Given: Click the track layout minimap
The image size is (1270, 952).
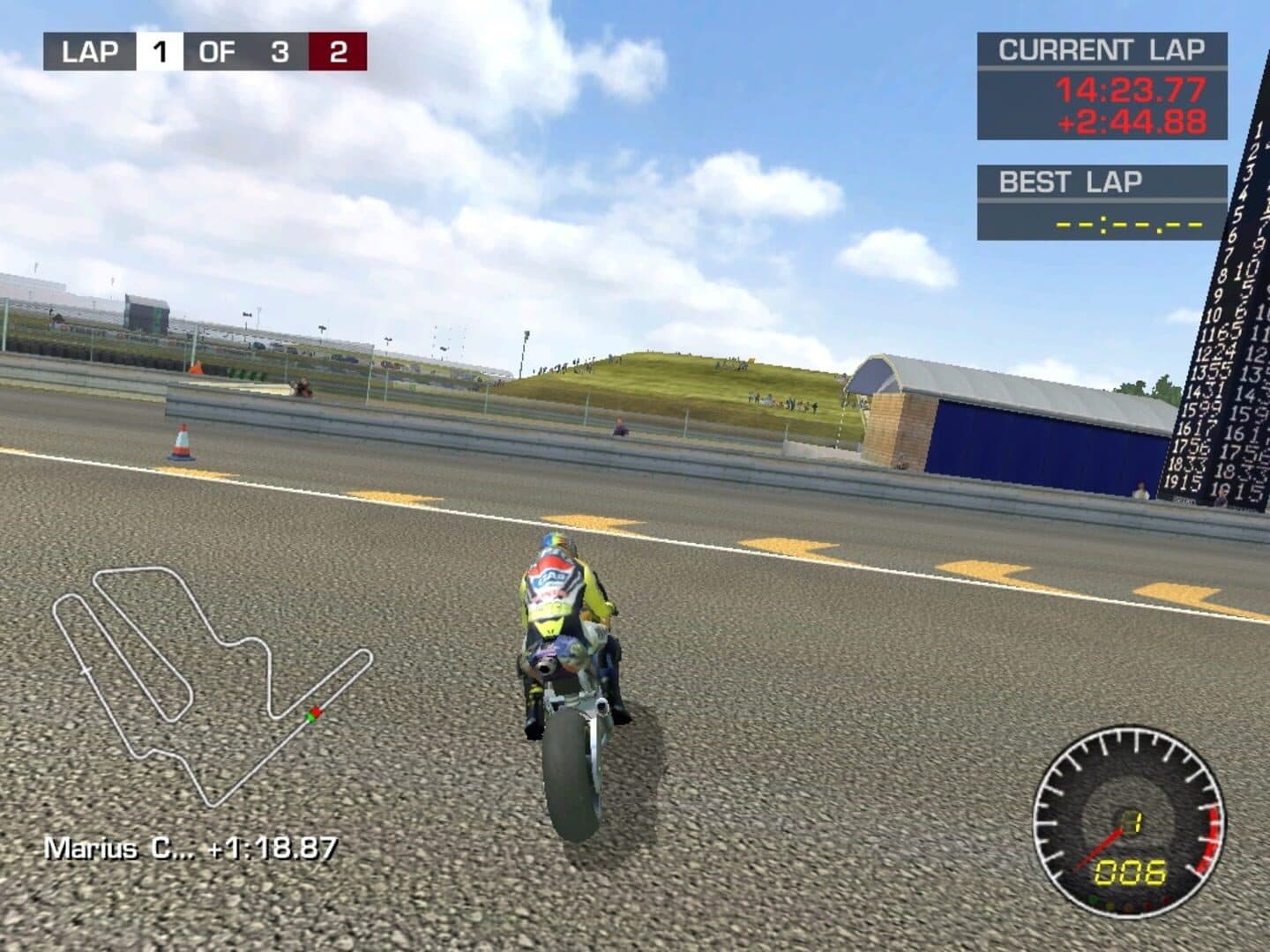Looking at the screenshot, I should [208, 683].
